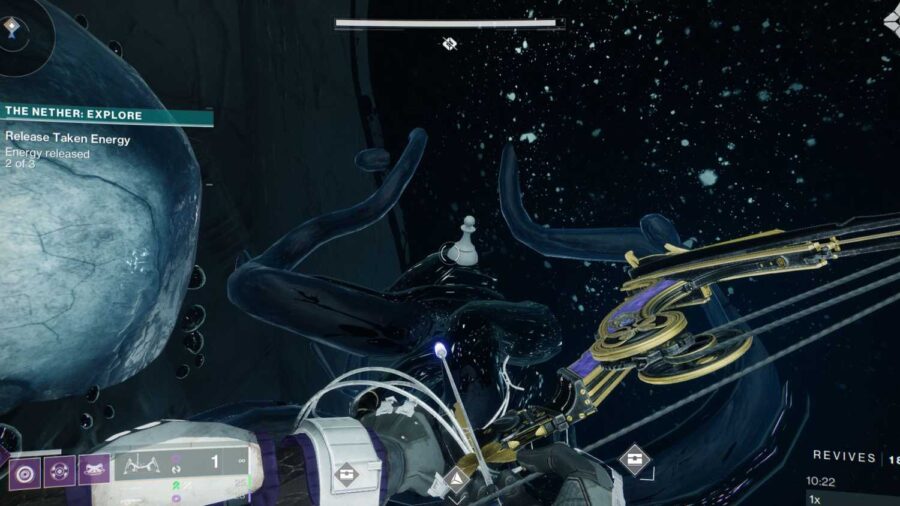Click the arrow waypoint diamond marker
Screen dimensions: 900x506
click(457, 480)
